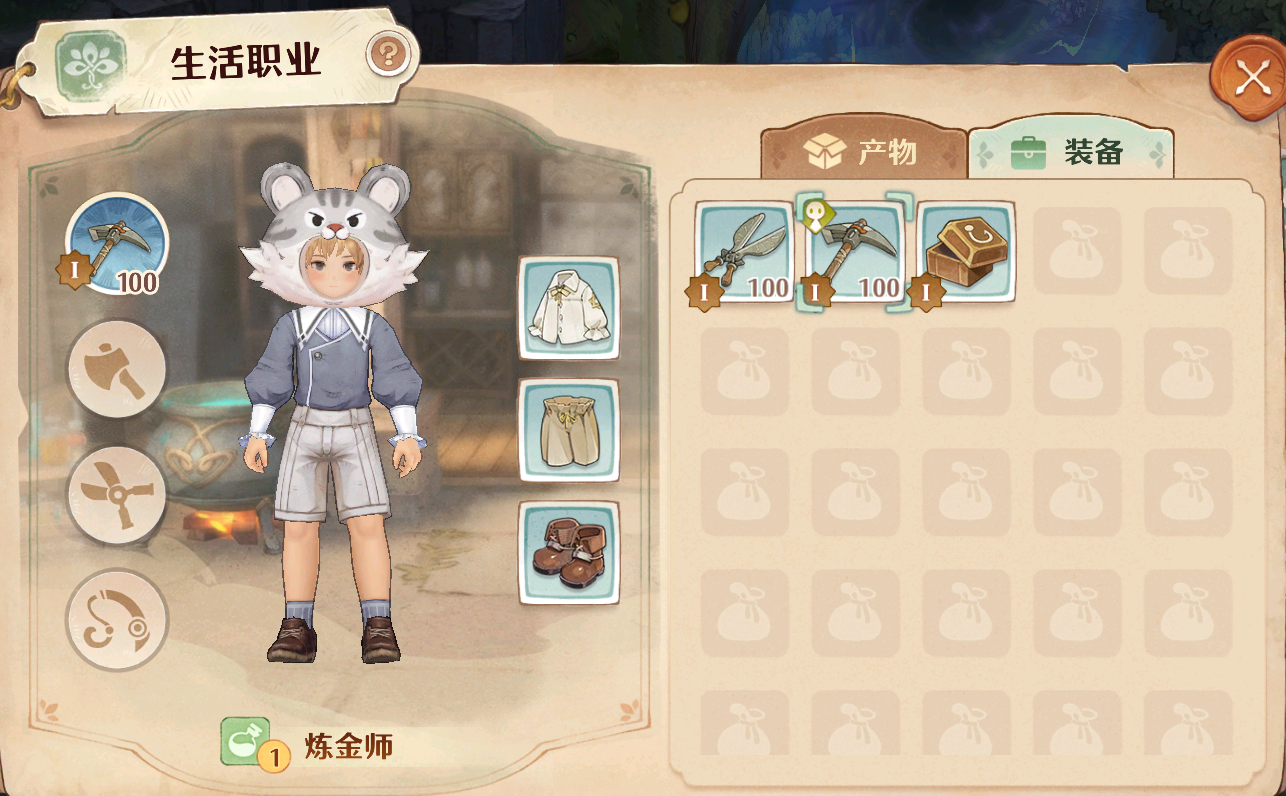Choose the fishing hook profession
Viewport: 1286px width, 796px height.
[117, 619]
